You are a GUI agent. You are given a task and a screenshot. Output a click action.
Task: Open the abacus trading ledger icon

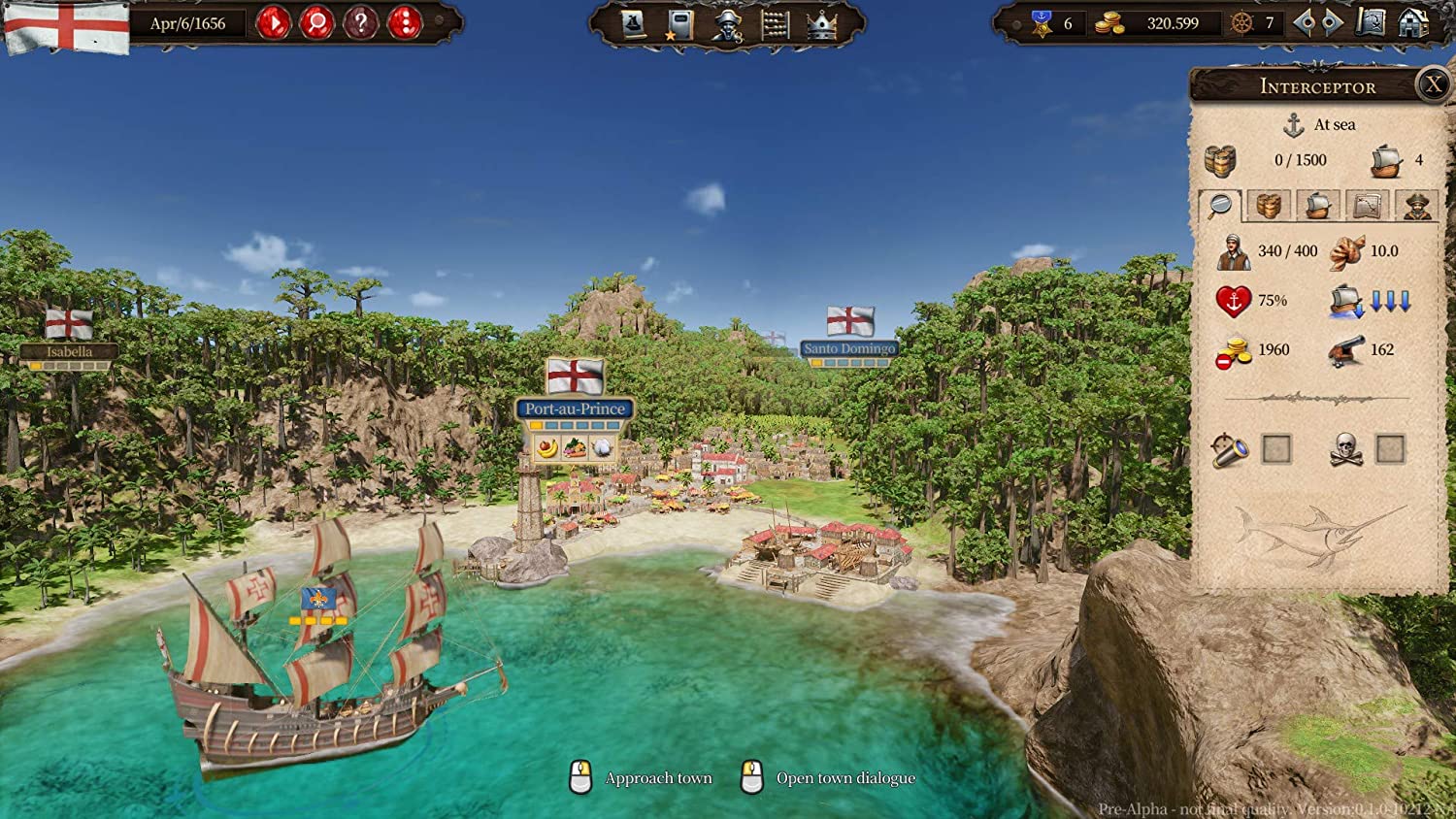coord(775,25)
